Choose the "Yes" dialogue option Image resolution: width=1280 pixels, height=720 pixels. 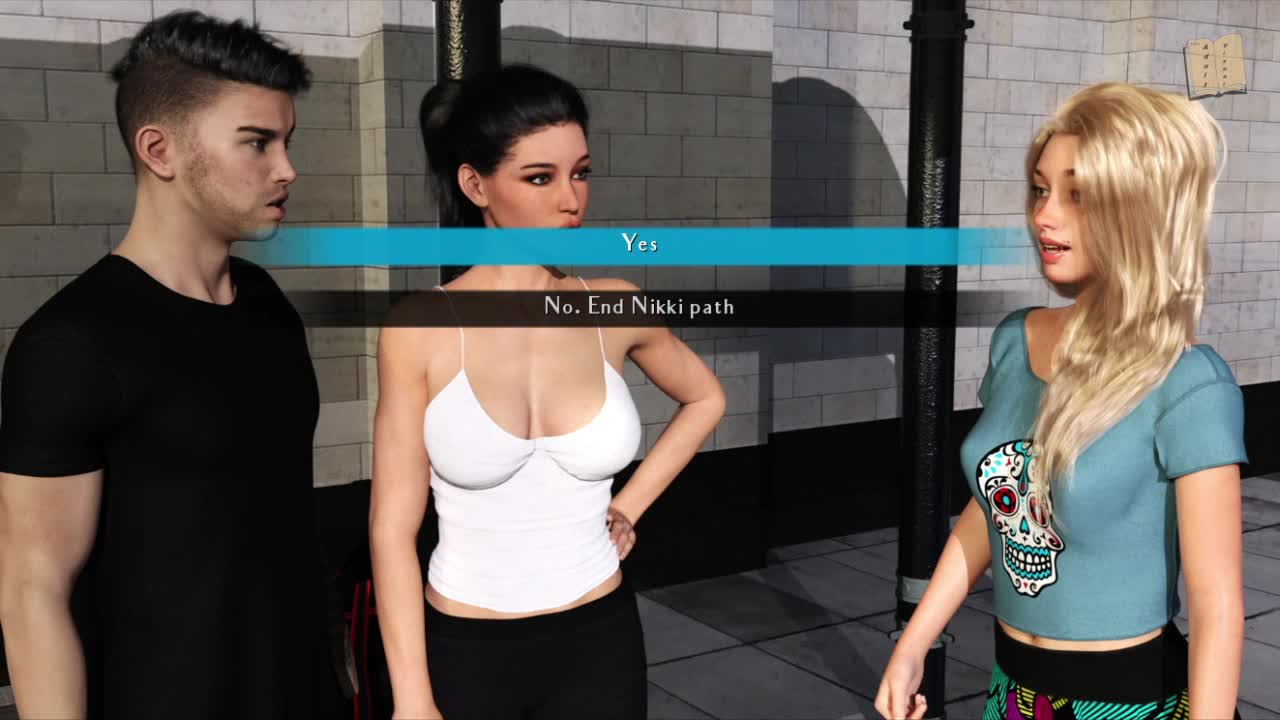pyautogui.click(x=640, y=244)
